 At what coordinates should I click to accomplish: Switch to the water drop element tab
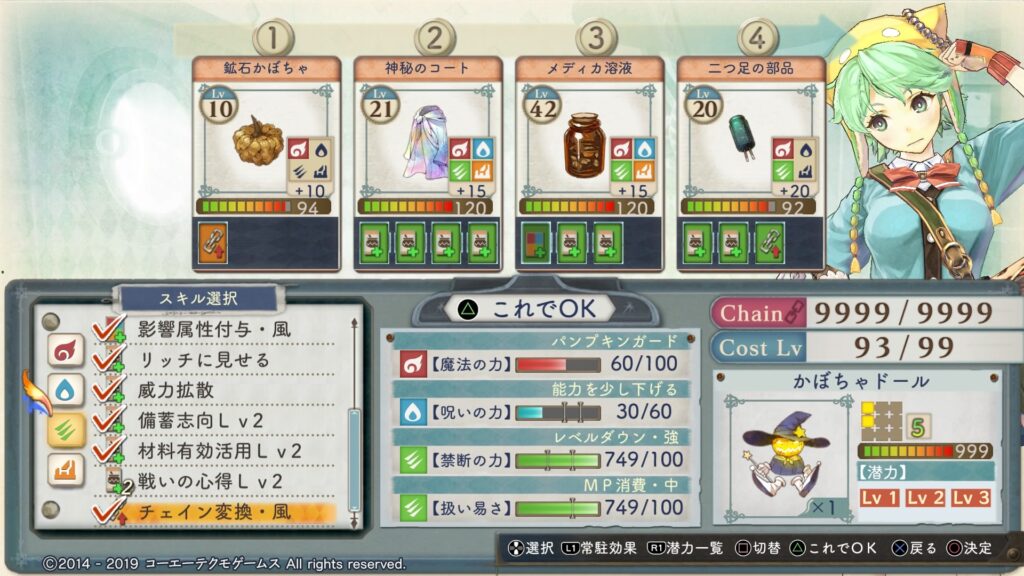pyautogui.click(x=64, y=390)
